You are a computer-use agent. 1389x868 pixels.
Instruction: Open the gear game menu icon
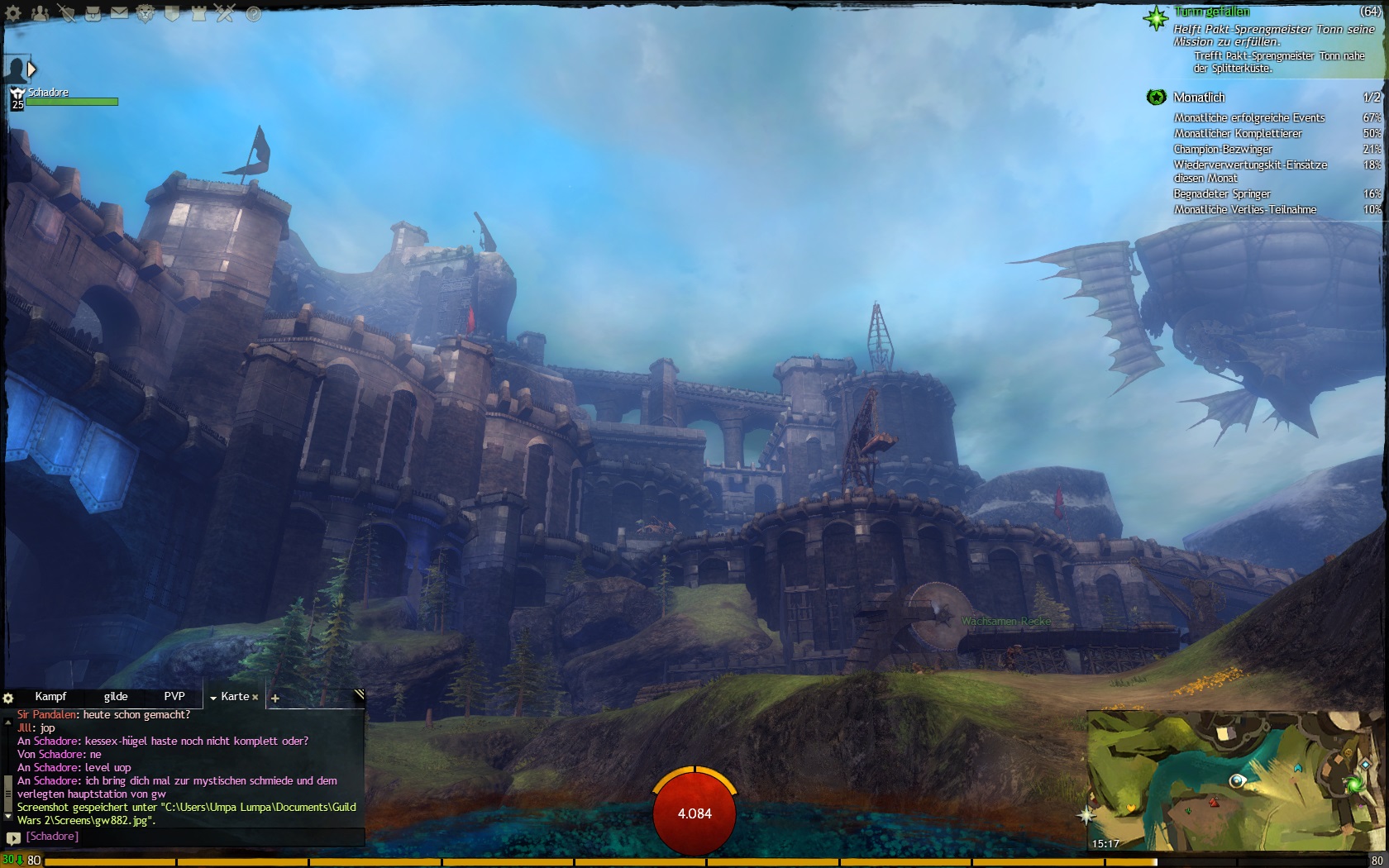tap(13, 13)
